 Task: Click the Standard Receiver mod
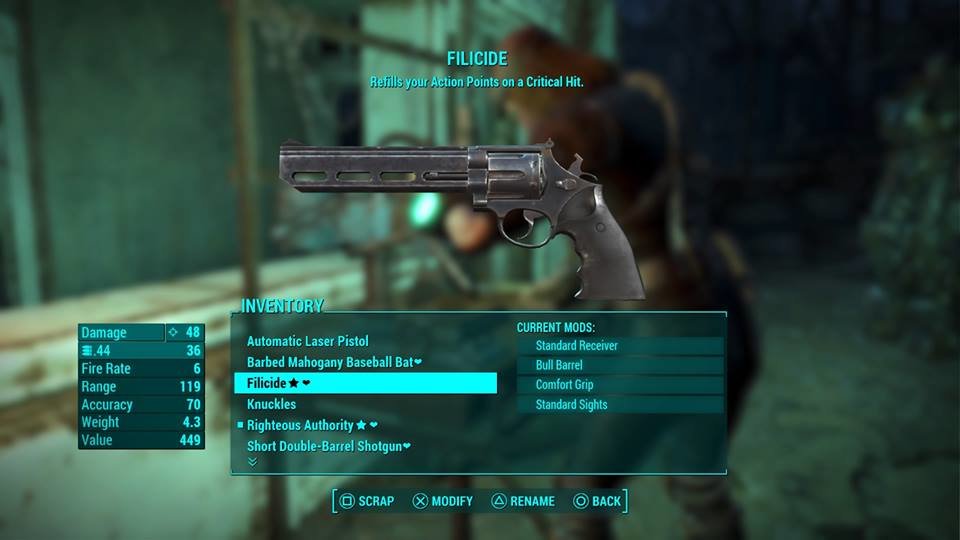point(621,346)
